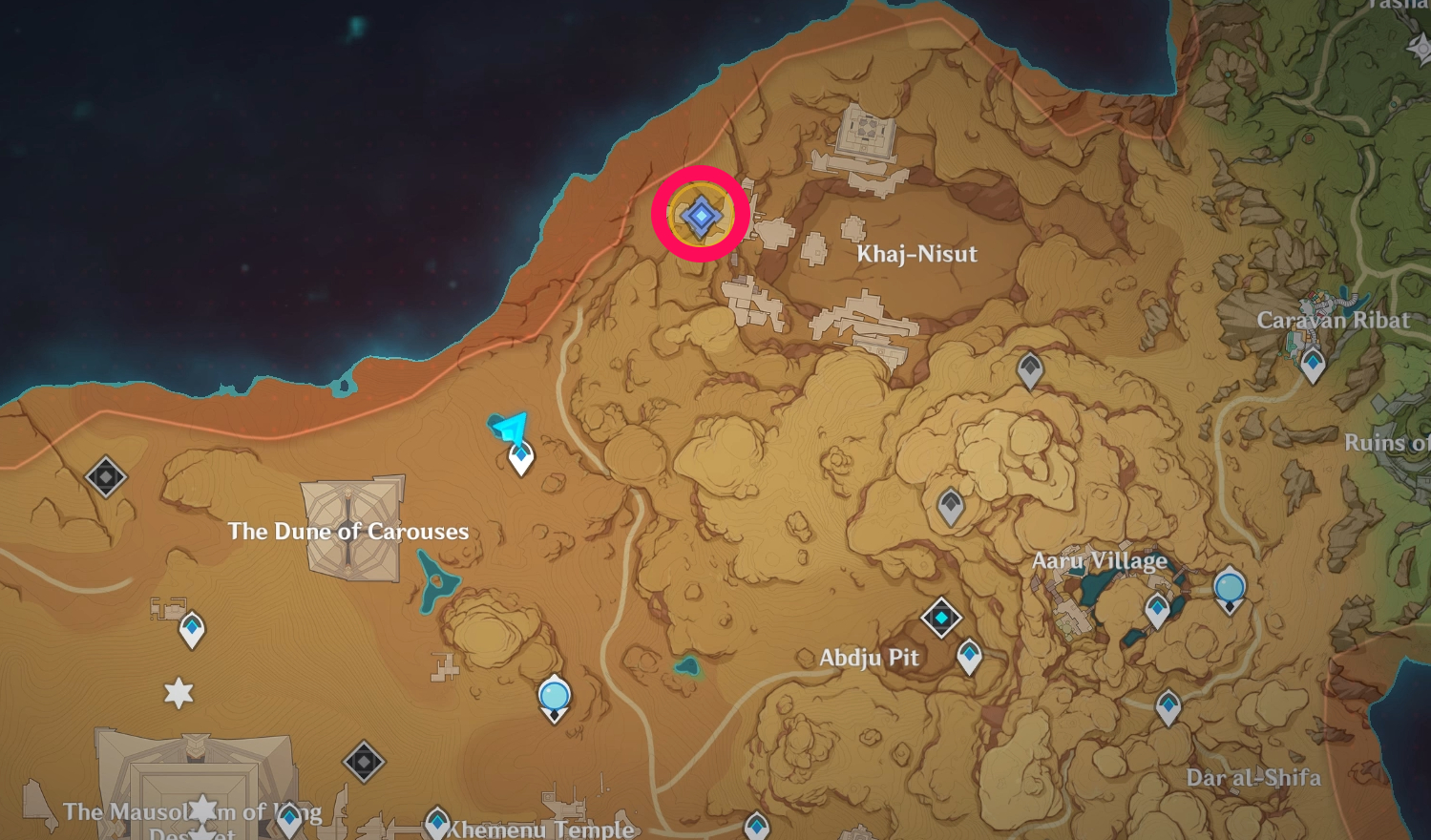
Task: Select the blue orb marker east of Aaru Village
Action: pyautogui.click(x=1230, y=588)
